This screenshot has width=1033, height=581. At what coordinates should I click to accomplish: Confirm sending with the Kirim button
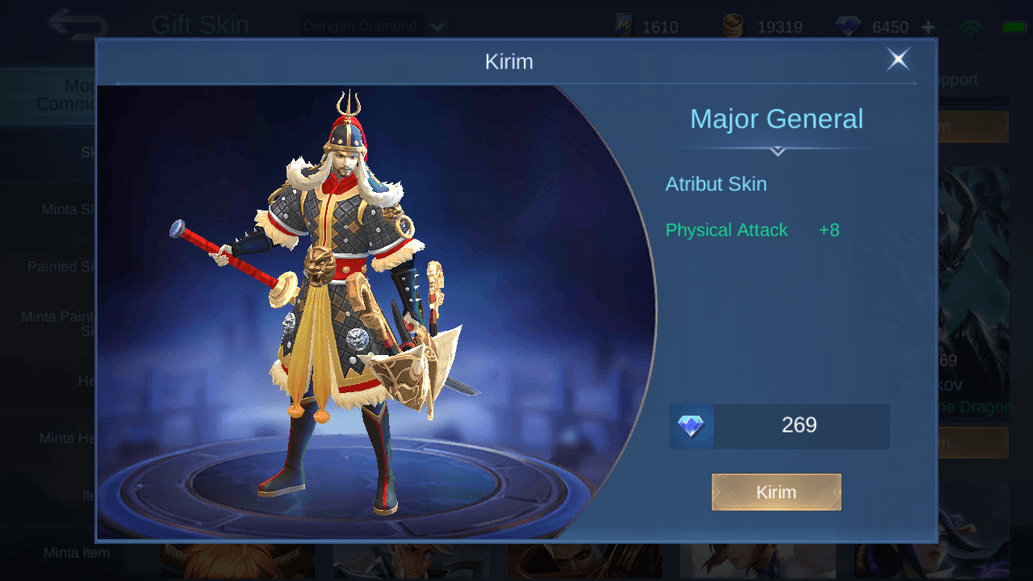click(x=776, y=492)
